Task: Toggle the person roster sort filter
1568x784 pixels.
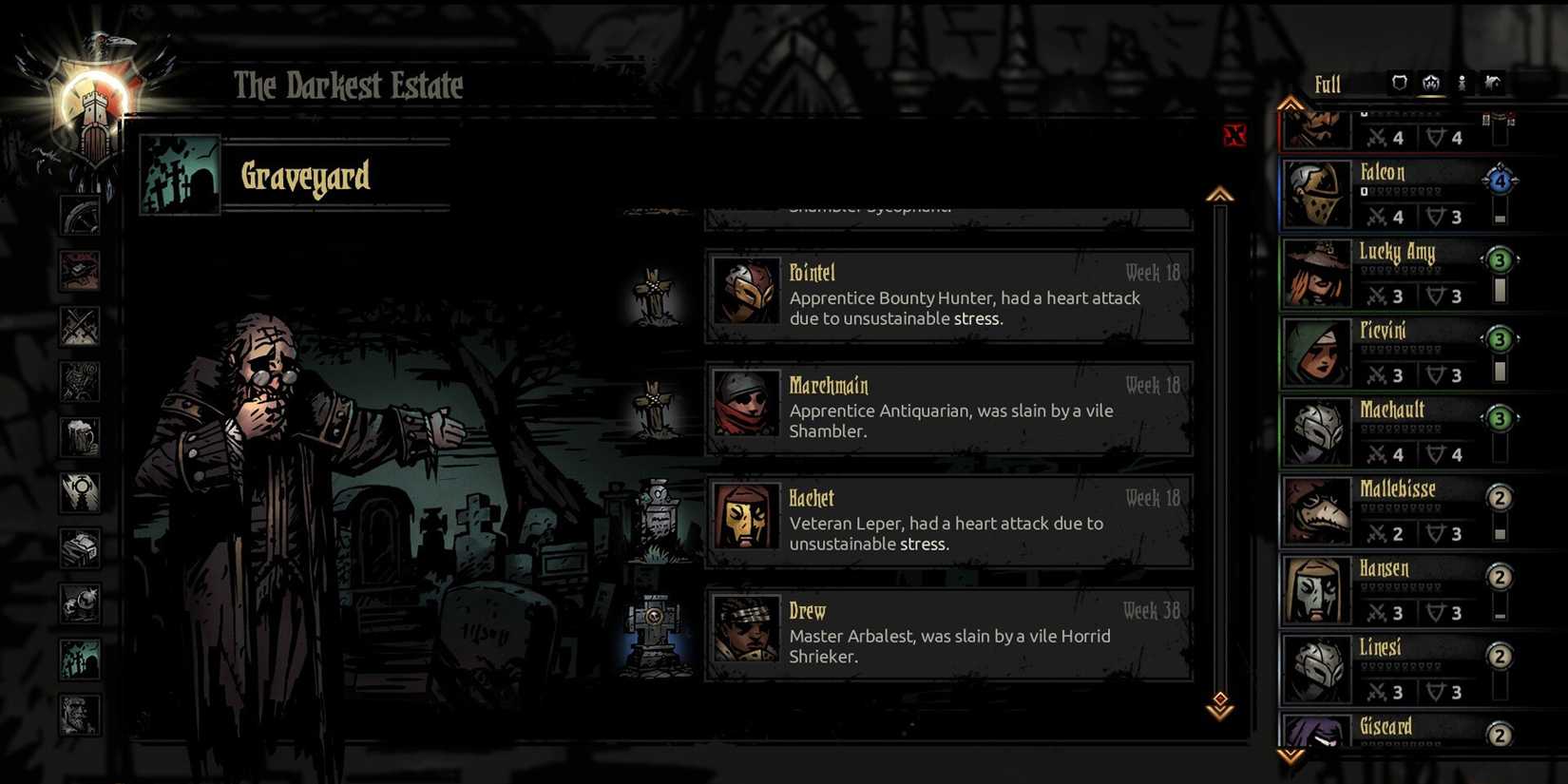Action: click(1461, 84)
